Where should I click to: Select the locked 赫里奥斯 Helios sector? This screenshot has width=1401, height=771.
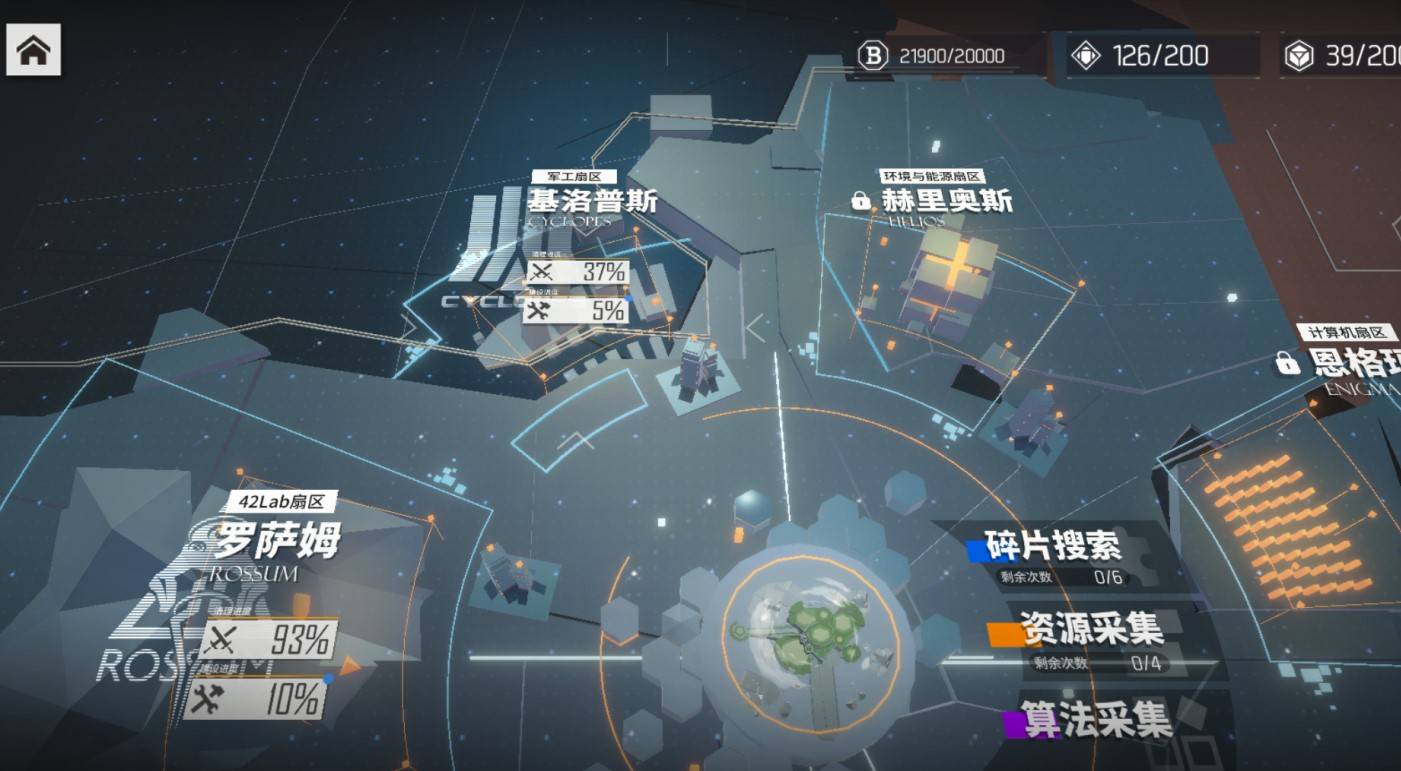click(x=946, y=201)
